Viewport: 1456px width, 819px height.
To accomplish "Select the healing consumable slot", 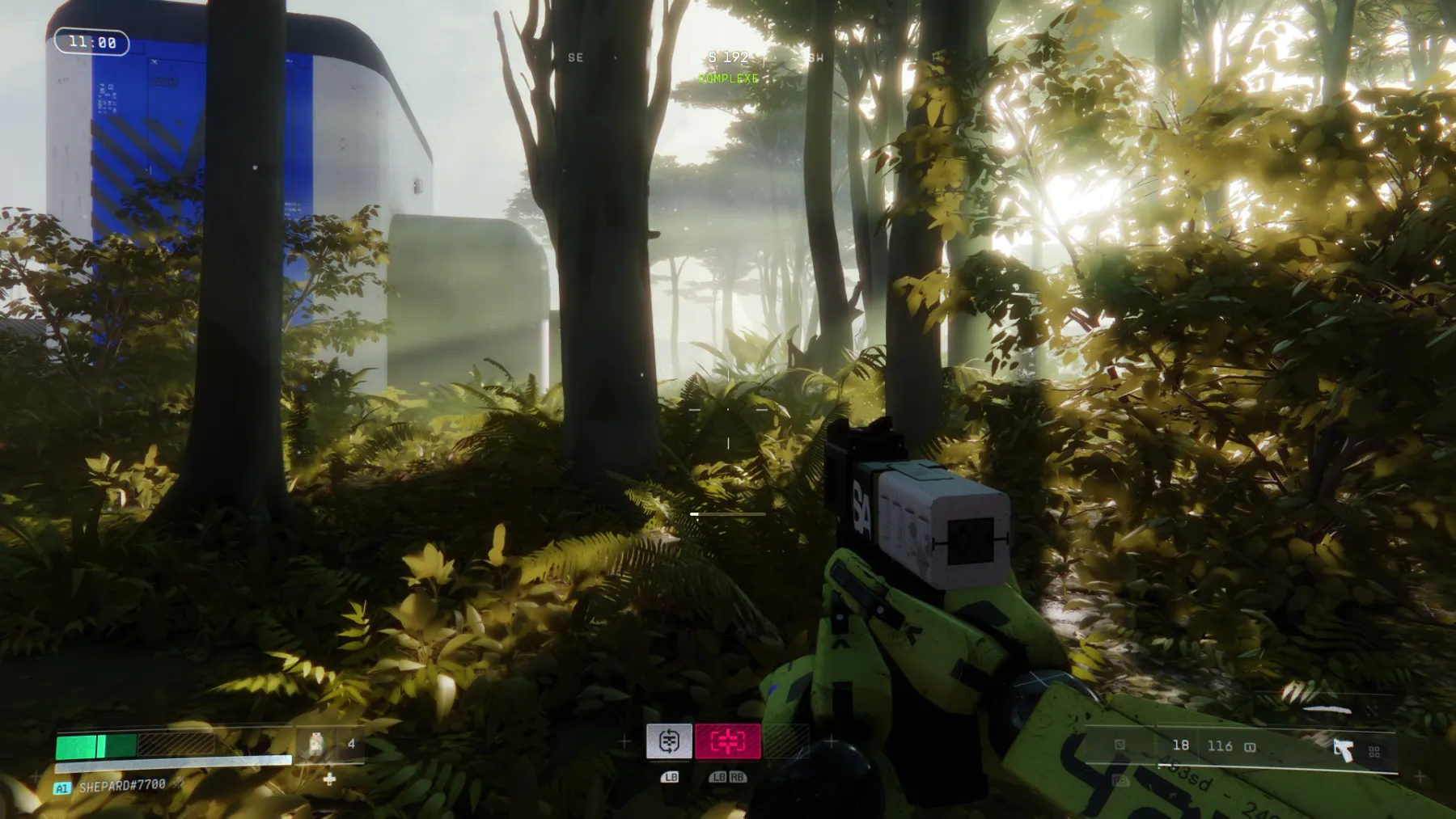I will coord(316,744).
